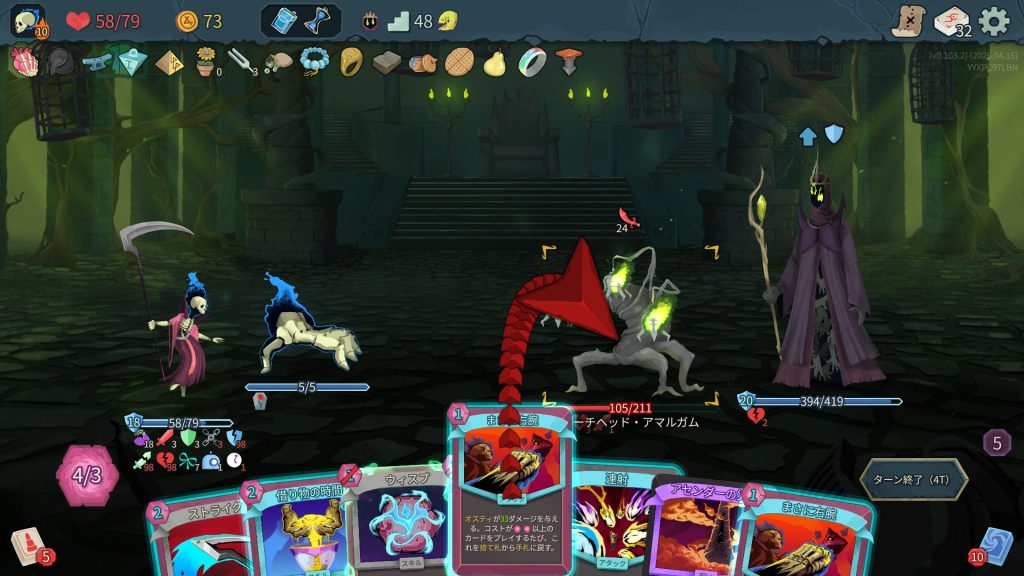Inspect the potted flower relic
This screenshot has height=576, width=1024.
(206, 62)
